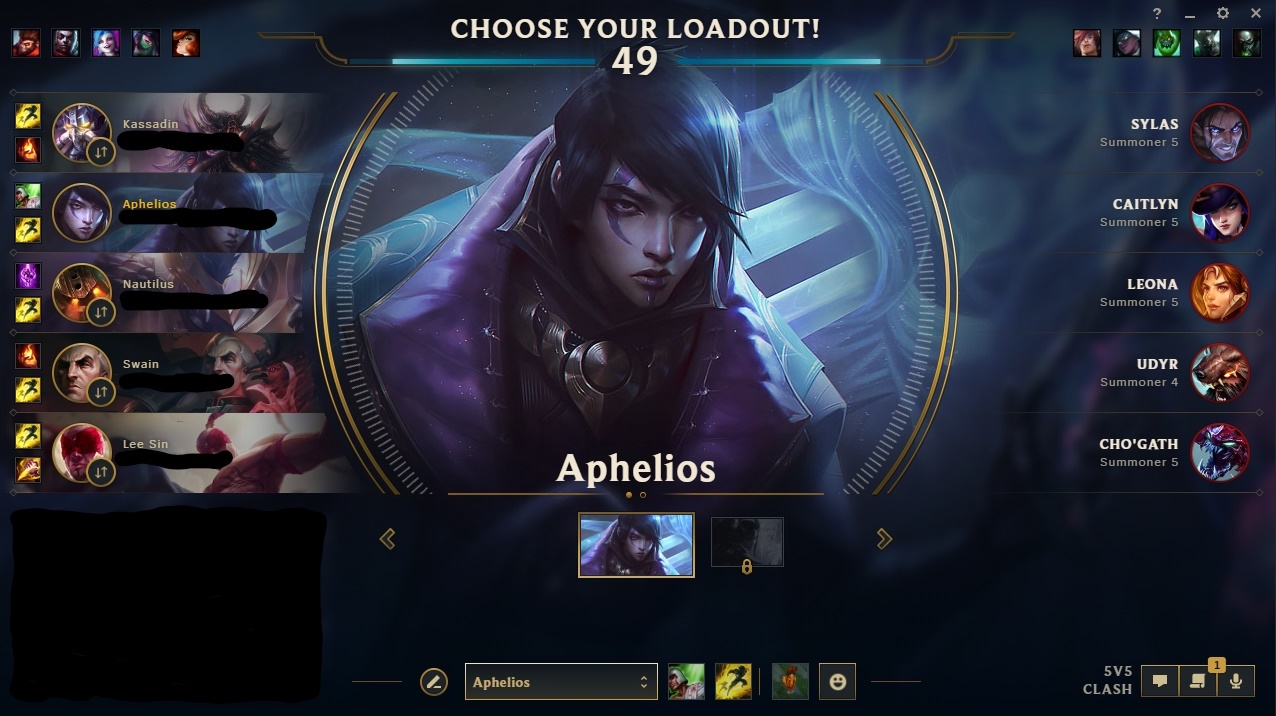The width and height of the screenshot is (1276, 716).
Task: Close the game client window
Action: [x=1256, y=14]
